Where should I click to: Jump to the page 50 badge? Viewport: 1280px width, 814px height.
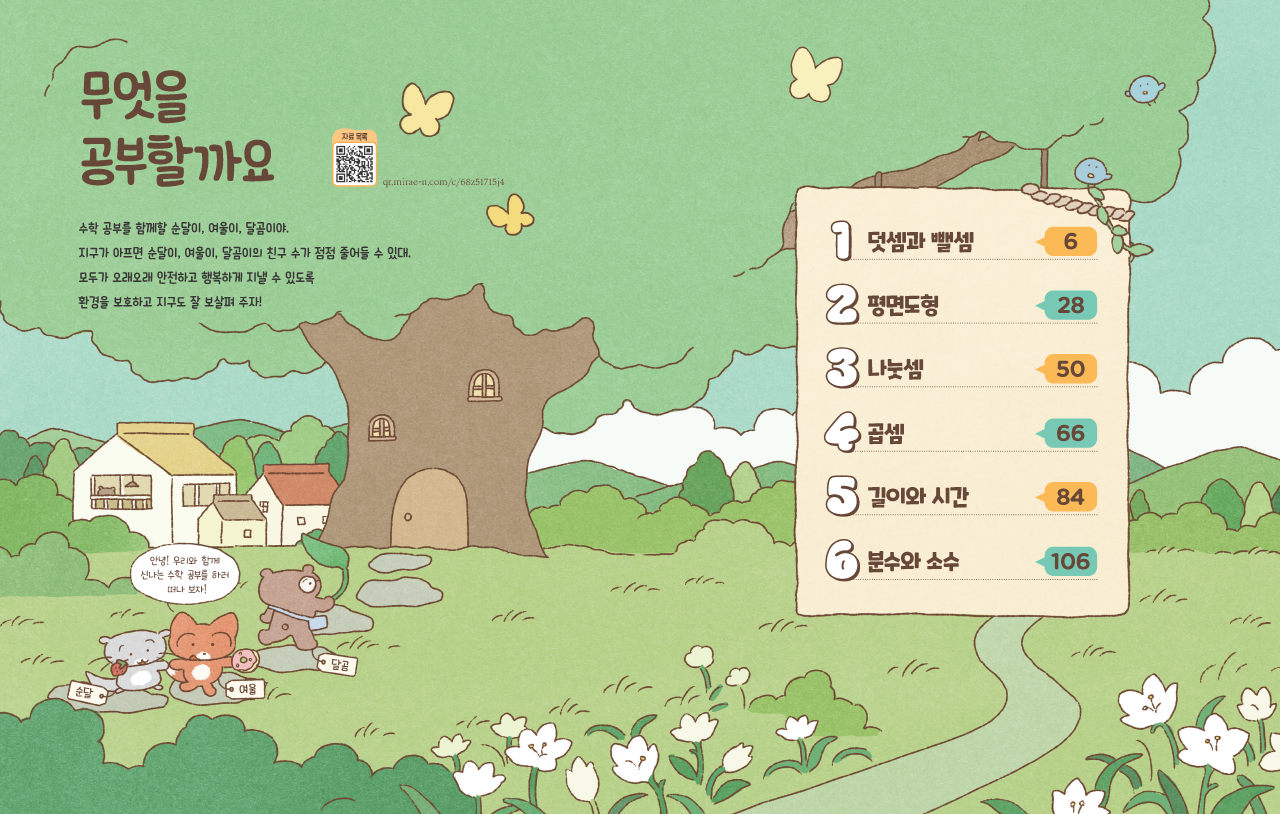click(1070, 370)
